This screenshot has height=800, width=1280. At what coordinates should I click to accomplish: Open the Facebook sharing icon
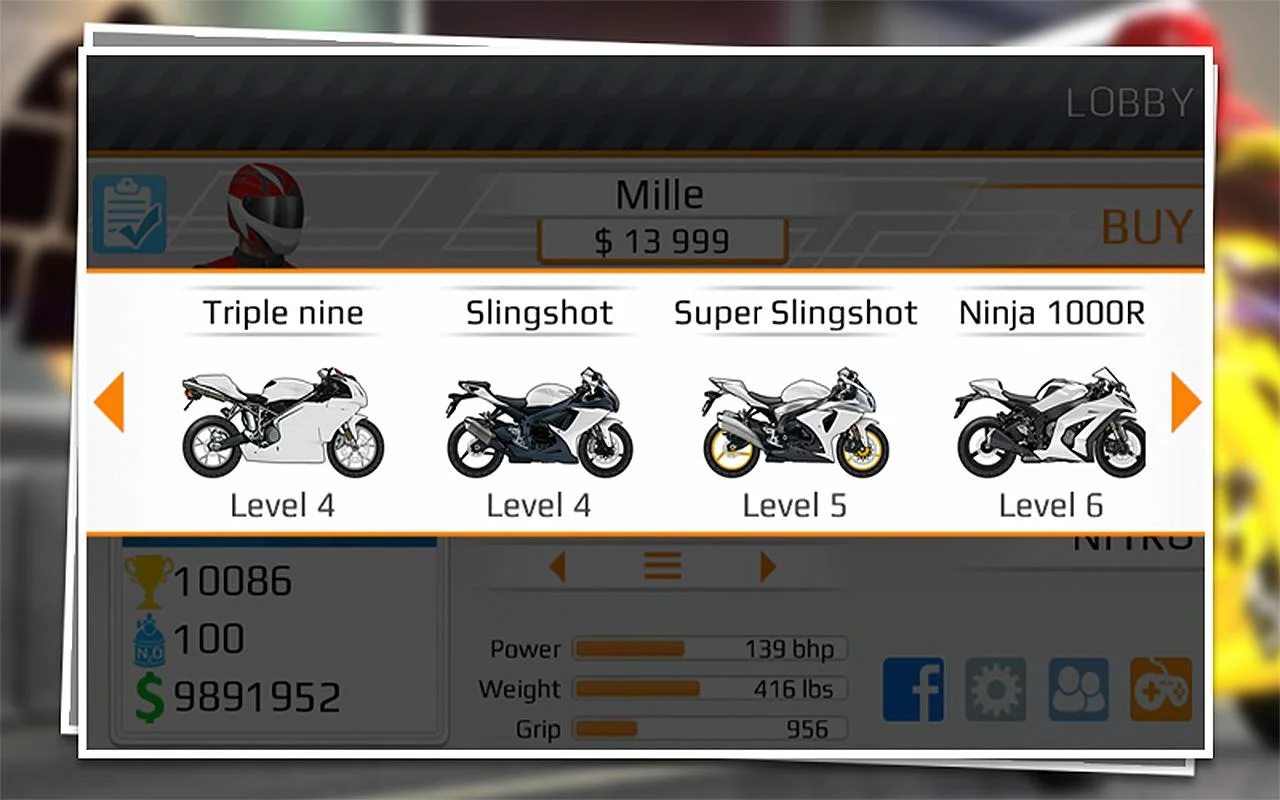[x=913, y=690]
